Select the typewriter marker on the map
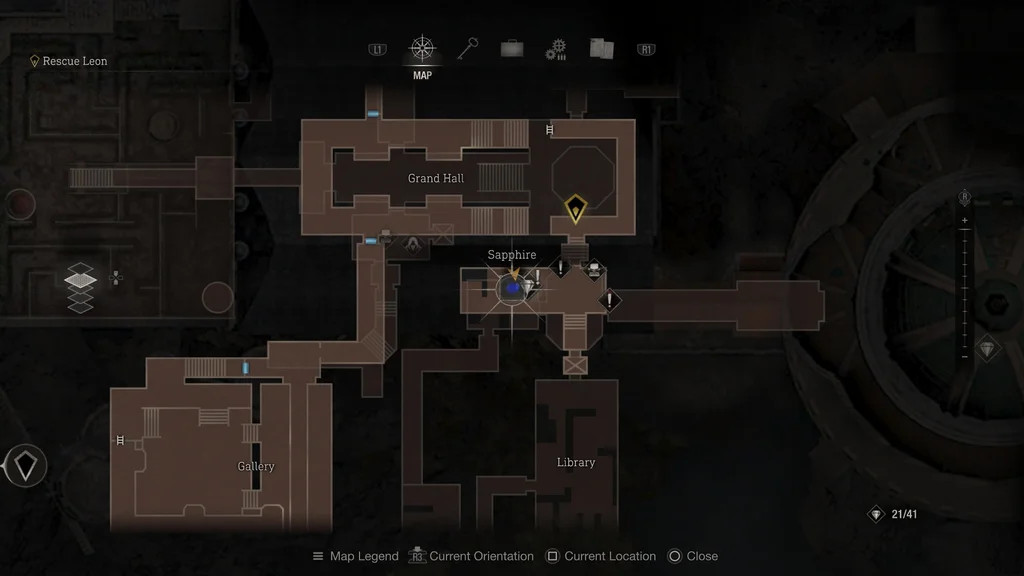The width and height of the screenshot is (1024, 576). (594, 268)
